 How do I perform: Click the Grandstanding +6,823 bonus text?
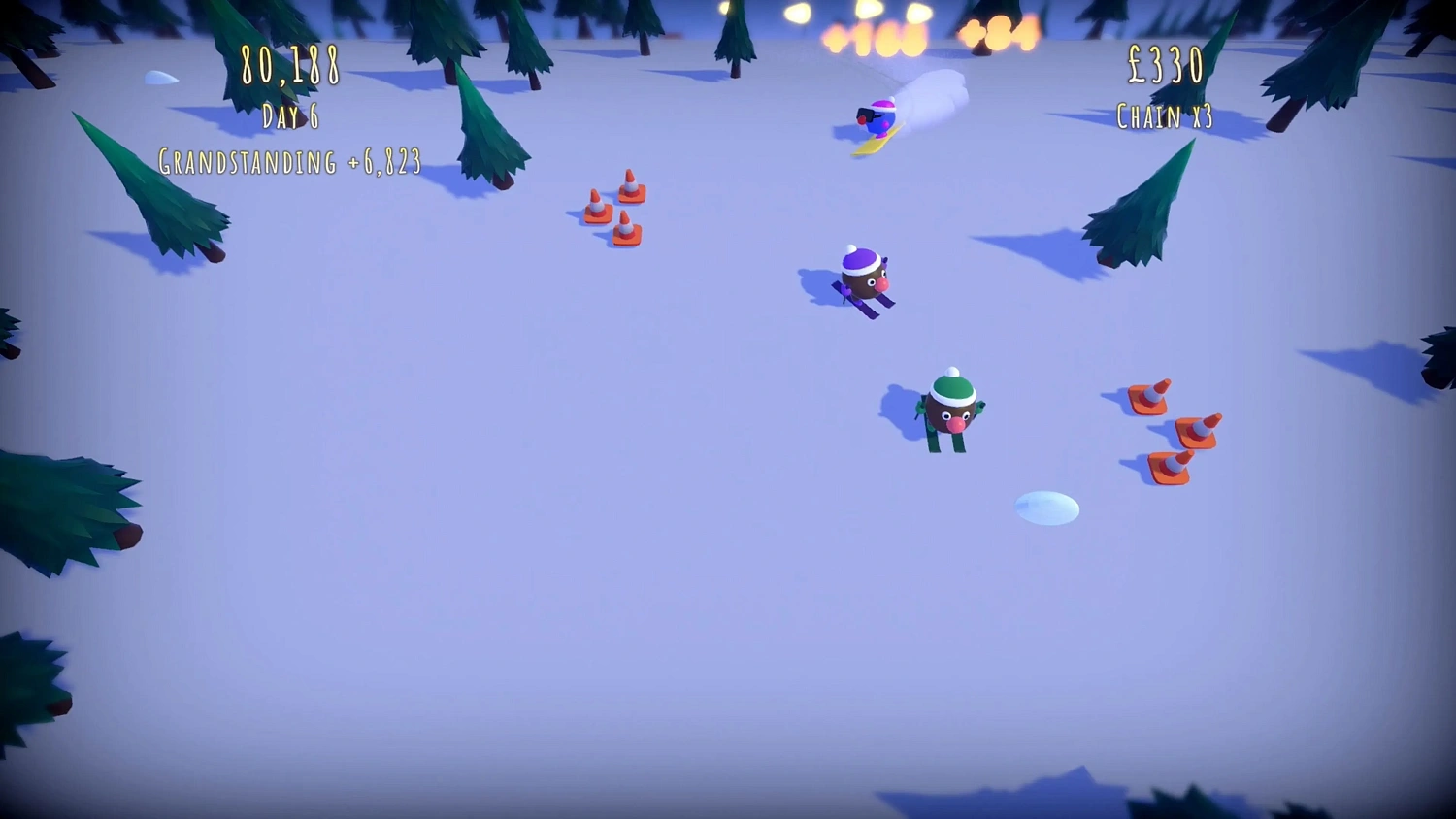[x=289, y=161]
